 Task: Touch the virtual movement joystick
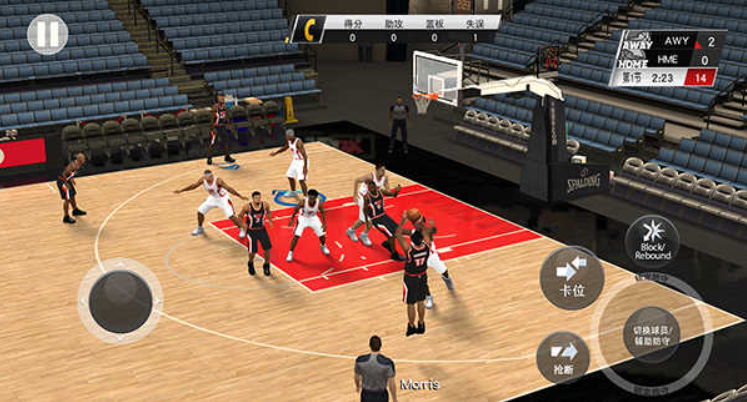coord(121,300)
